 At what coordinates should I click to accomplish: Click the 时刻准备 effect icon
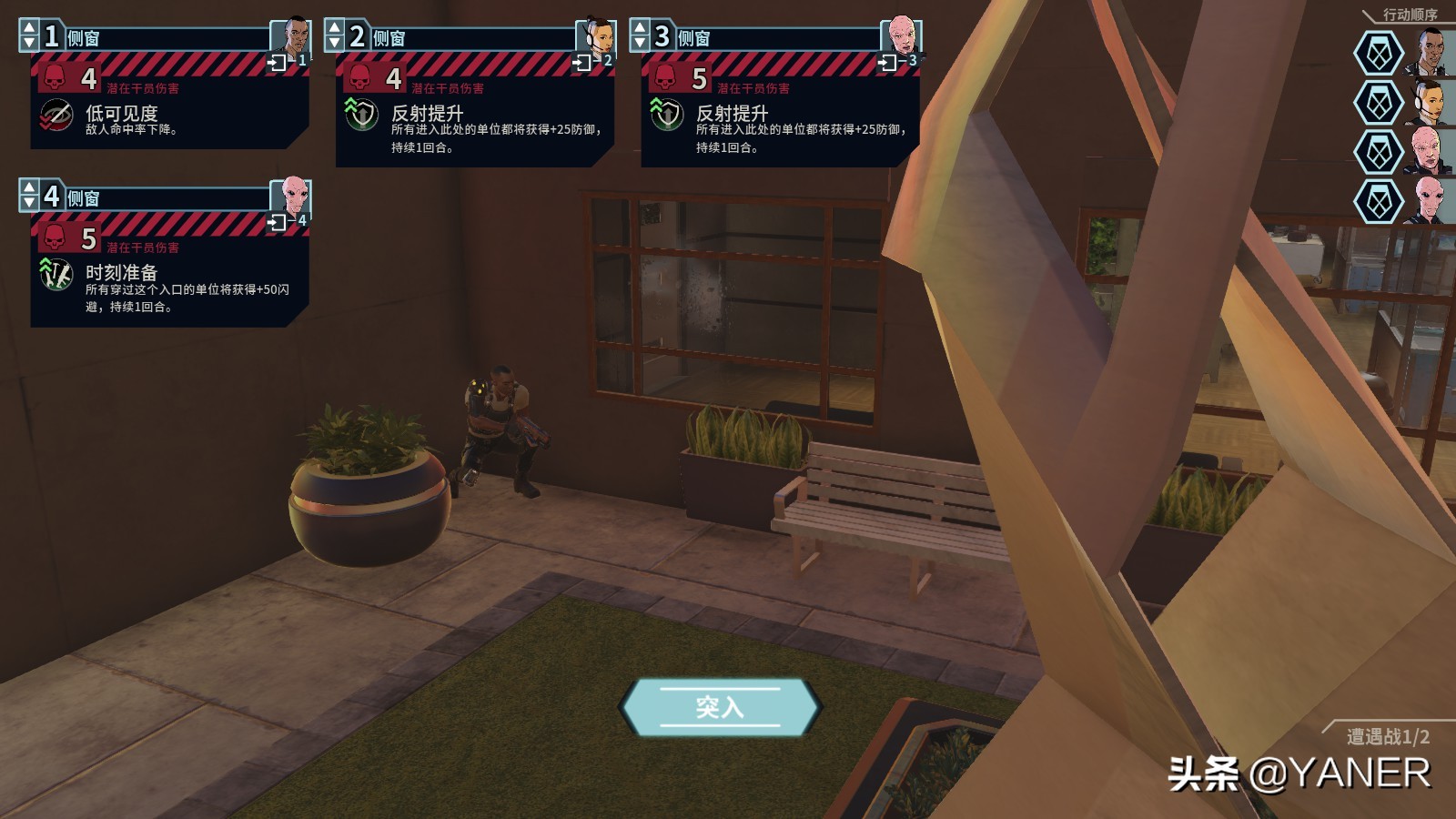click(x=56, y=275)
